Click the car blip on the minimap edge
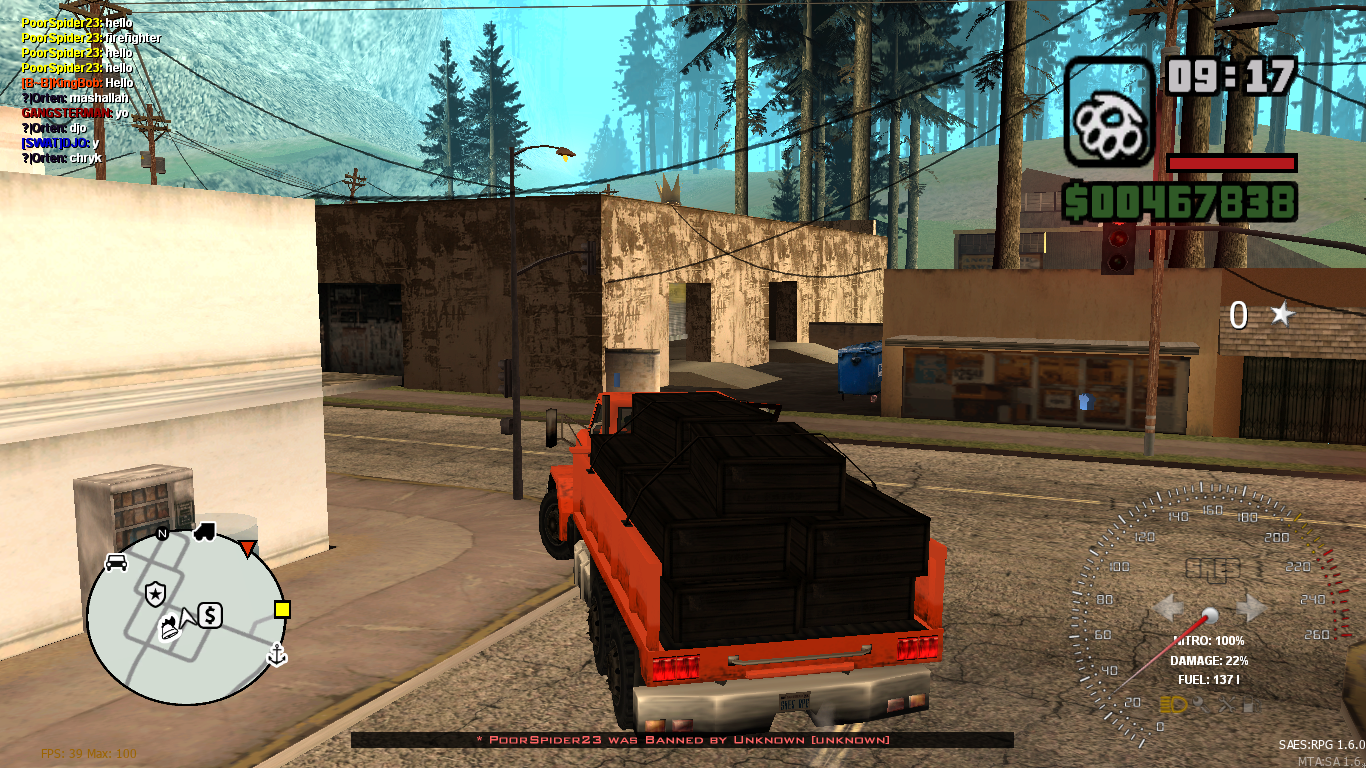This screenshot has height=768, width=1366. [x=116, y=563]
